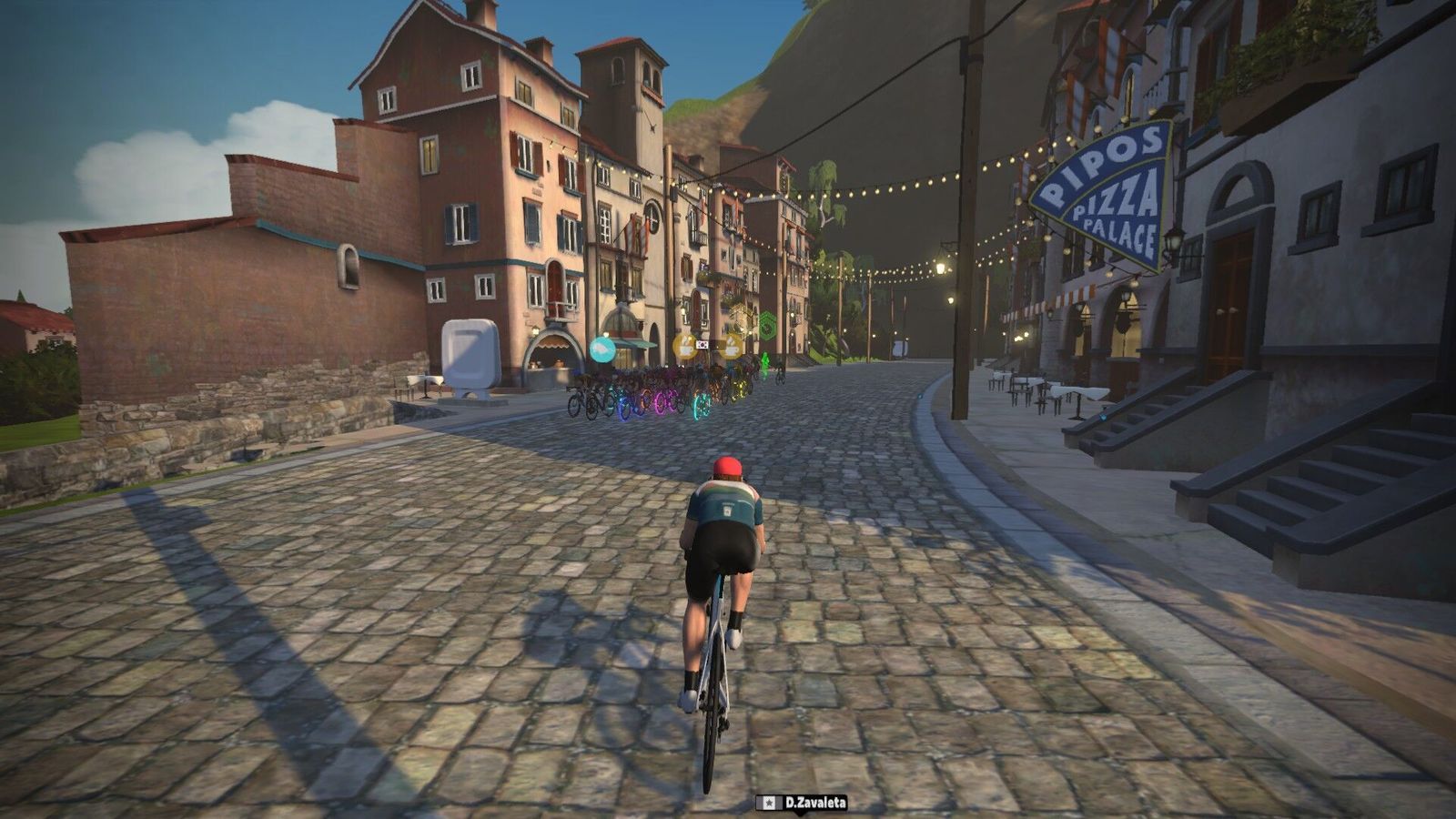Screen dimensions: 1456x819
Task: Select the D.Zavaleta rider name tag
Action: point(802,803)
